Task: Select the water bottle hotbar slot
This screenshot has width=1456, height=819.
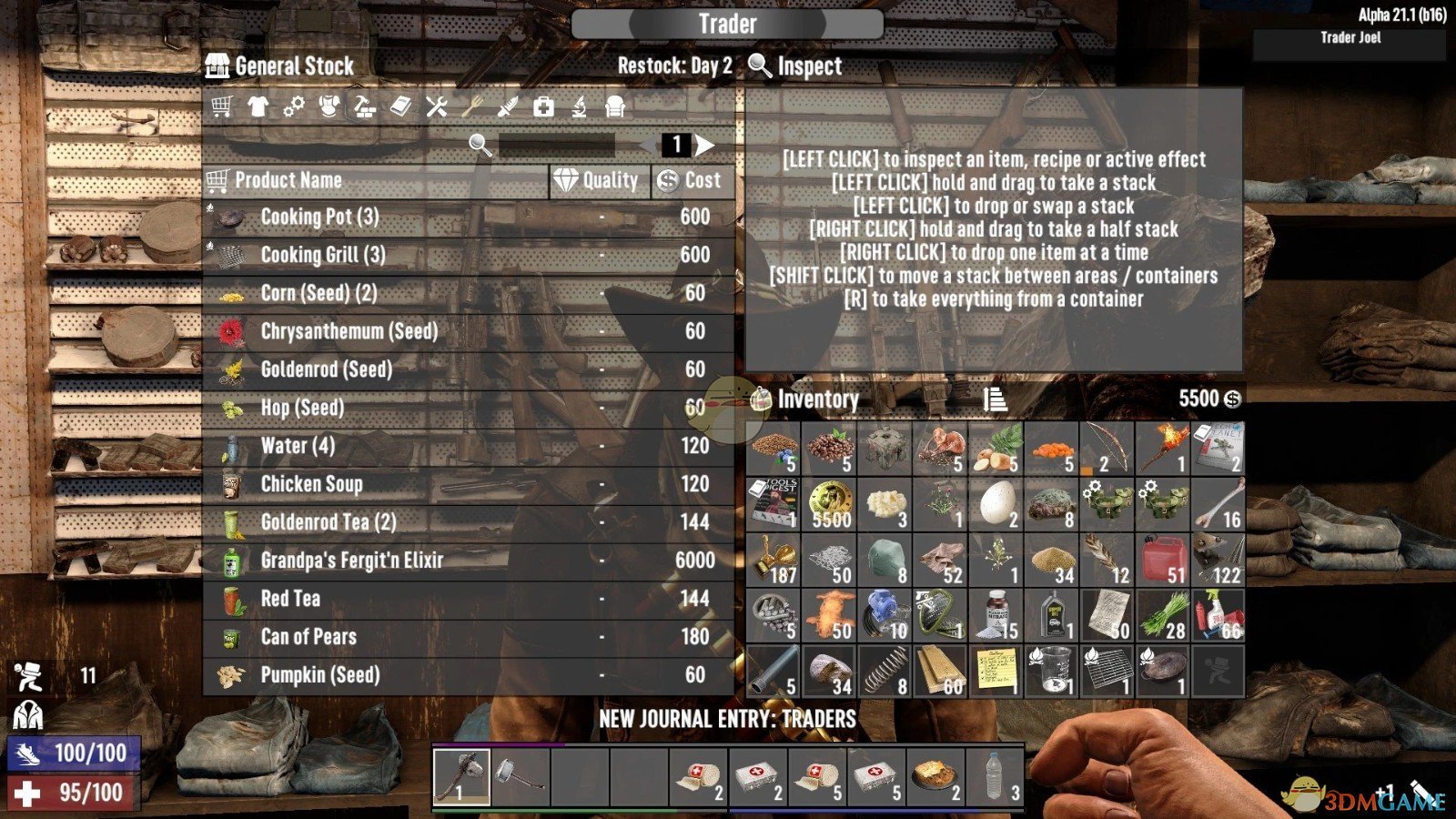Action: click(x=995, y=777)
